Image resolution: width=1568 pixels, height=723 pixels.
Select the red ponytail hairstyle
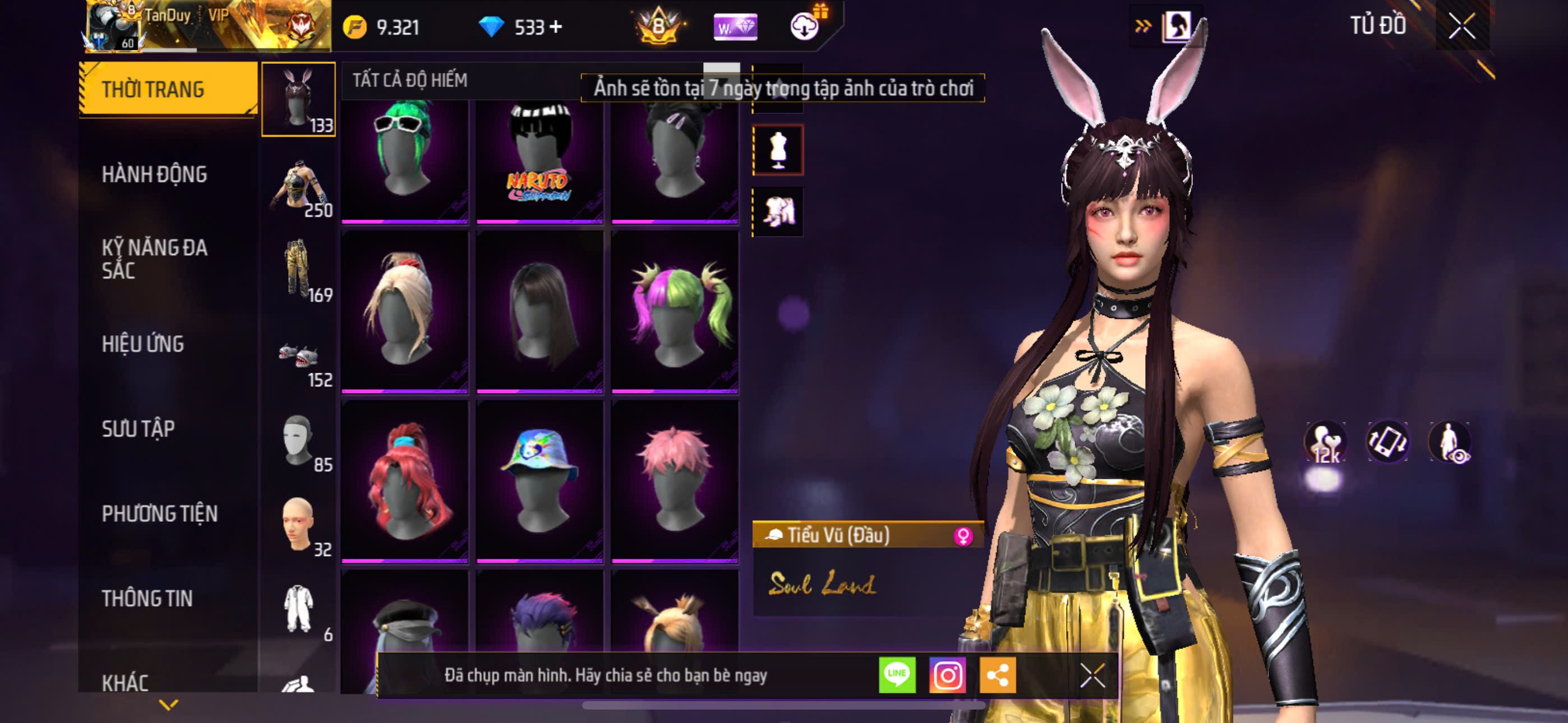(405, 480)
